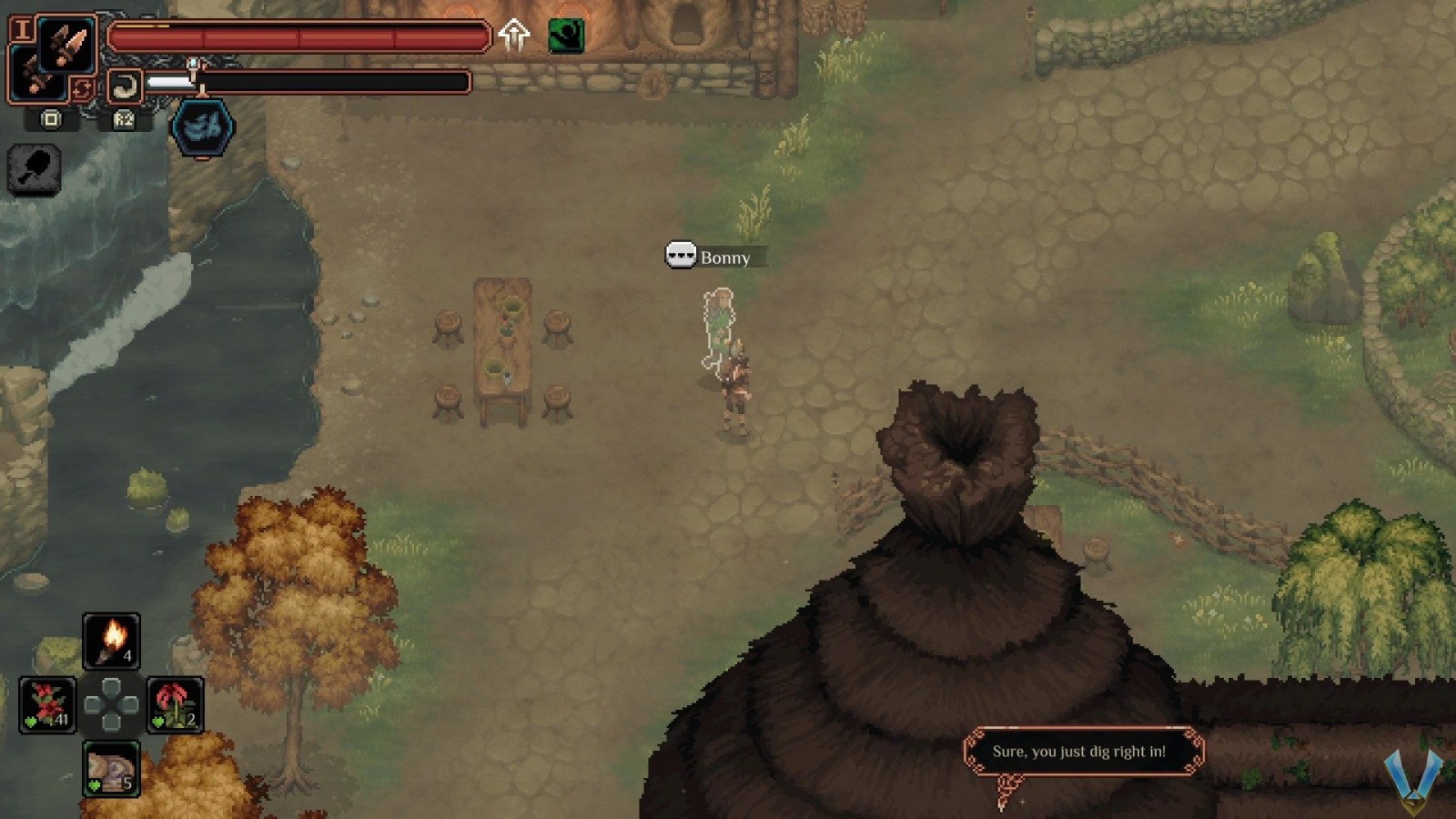Click Bonny's speech bubble indicator
The height and width of the screenshot is (819, 1456).
click(681, 256)
